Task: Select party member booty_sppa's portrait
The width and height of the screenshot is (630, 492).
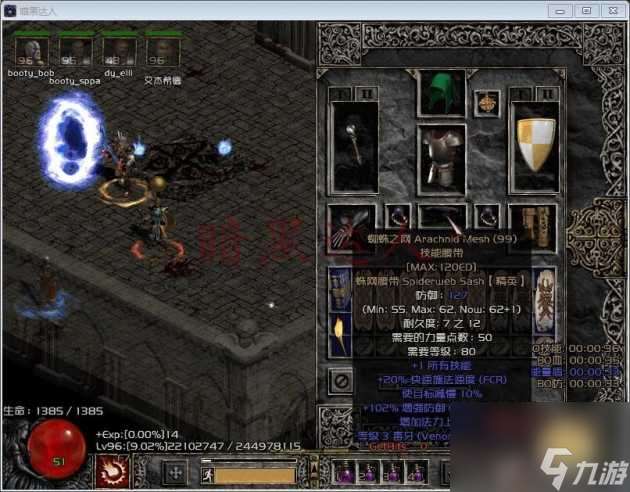Action: pyautogui.click(x=75, y=51)
